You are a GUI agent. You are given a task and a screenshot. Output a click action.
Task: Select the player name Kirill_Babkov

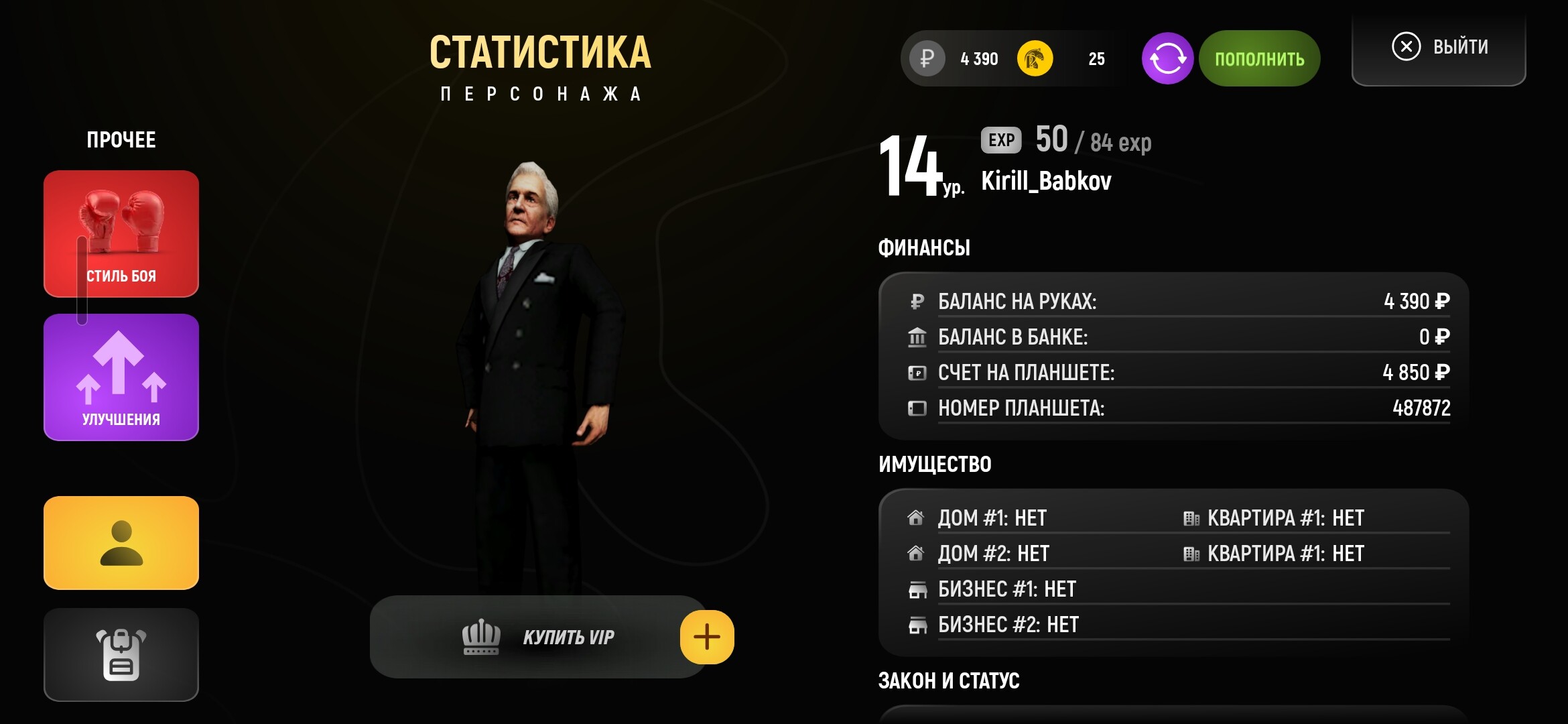point(1045,180)
